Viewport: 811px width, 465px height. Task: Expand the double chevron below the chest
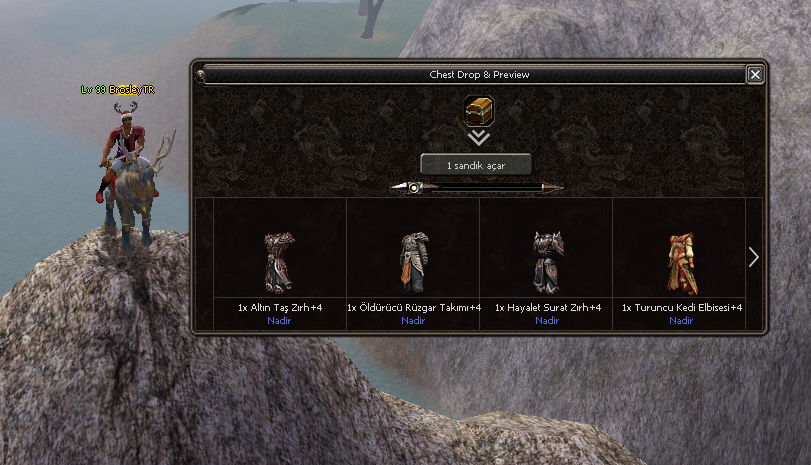(479, 138)
